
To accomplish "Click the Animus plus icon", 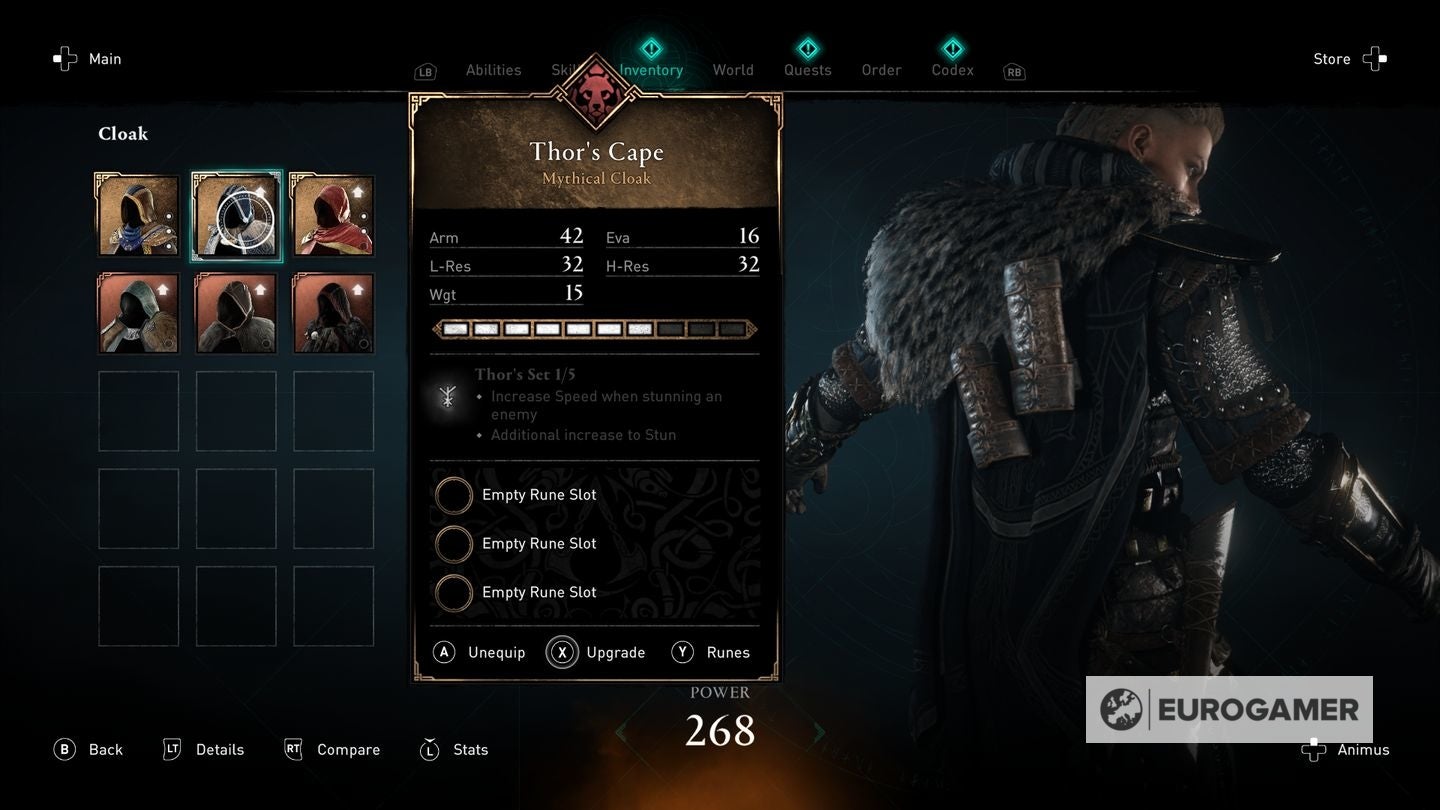I will pyautogui.click(x=1313, y=749).
